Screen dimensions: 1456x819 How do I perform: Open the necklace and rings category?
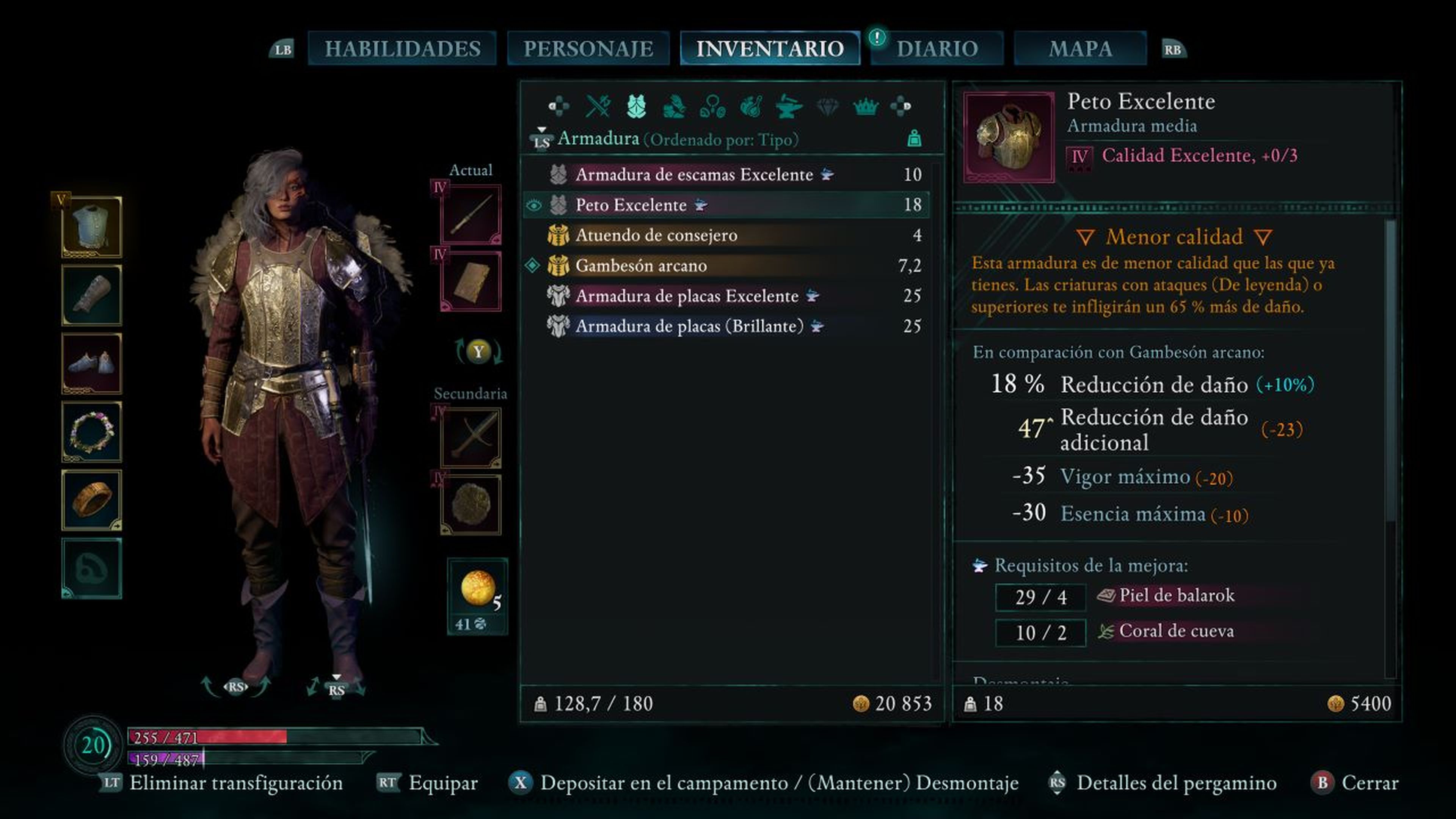[712, 106]
